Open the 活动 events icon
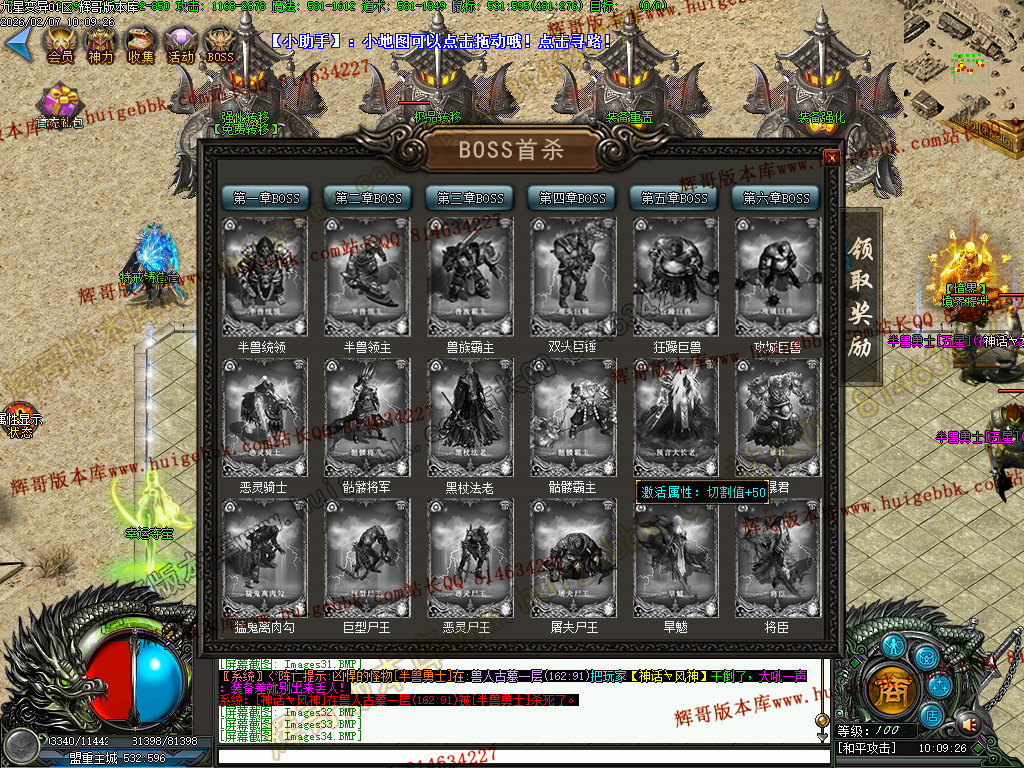Viewport: 1024px width, 768px height. (x=180, y=44)
